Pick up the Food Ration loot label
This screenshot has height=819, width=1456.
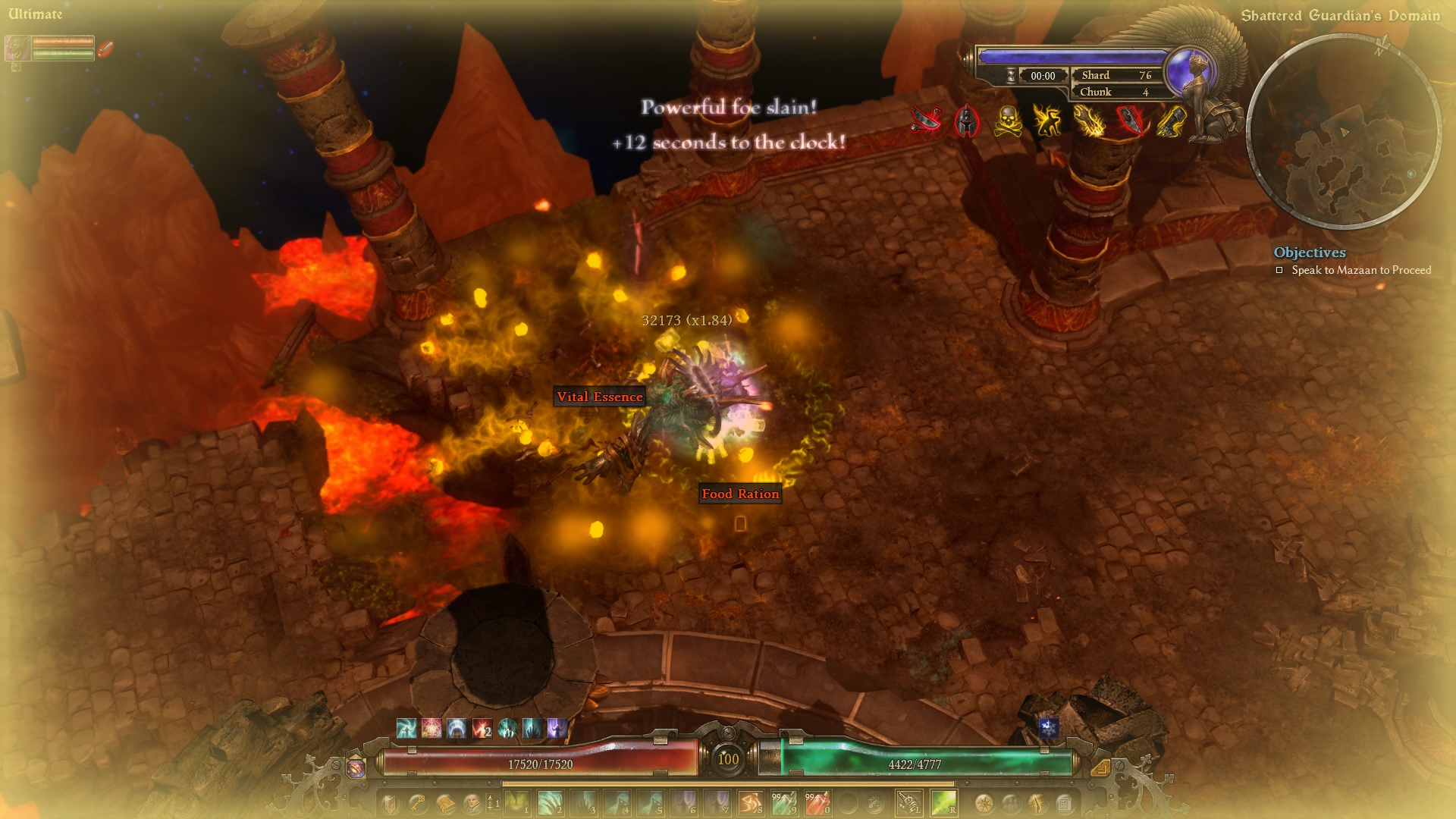click(x=740, y=494)
